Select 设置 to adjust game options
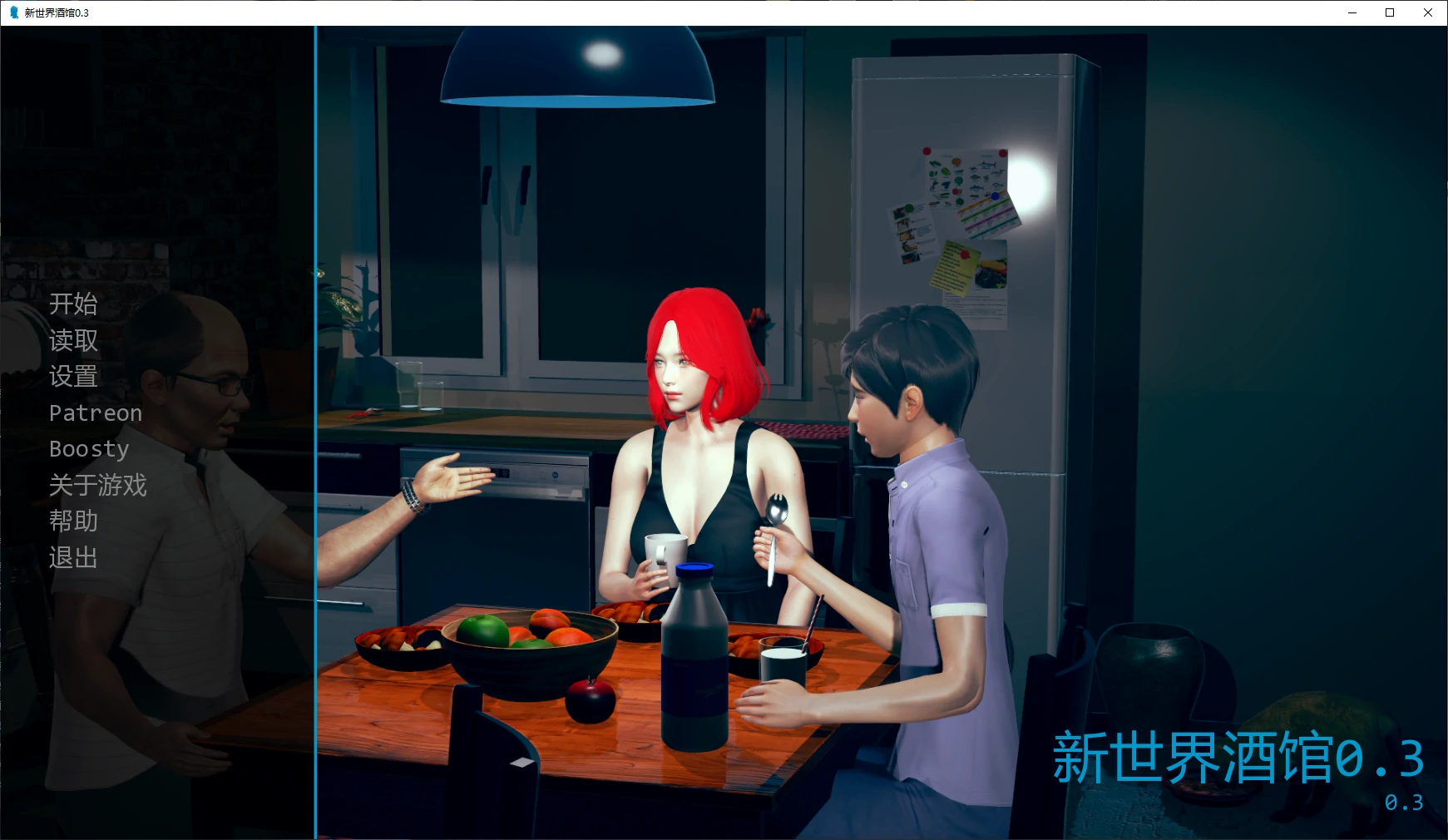Image resolution: width=1448 pixels, height=840 pixels. (72, 377)
